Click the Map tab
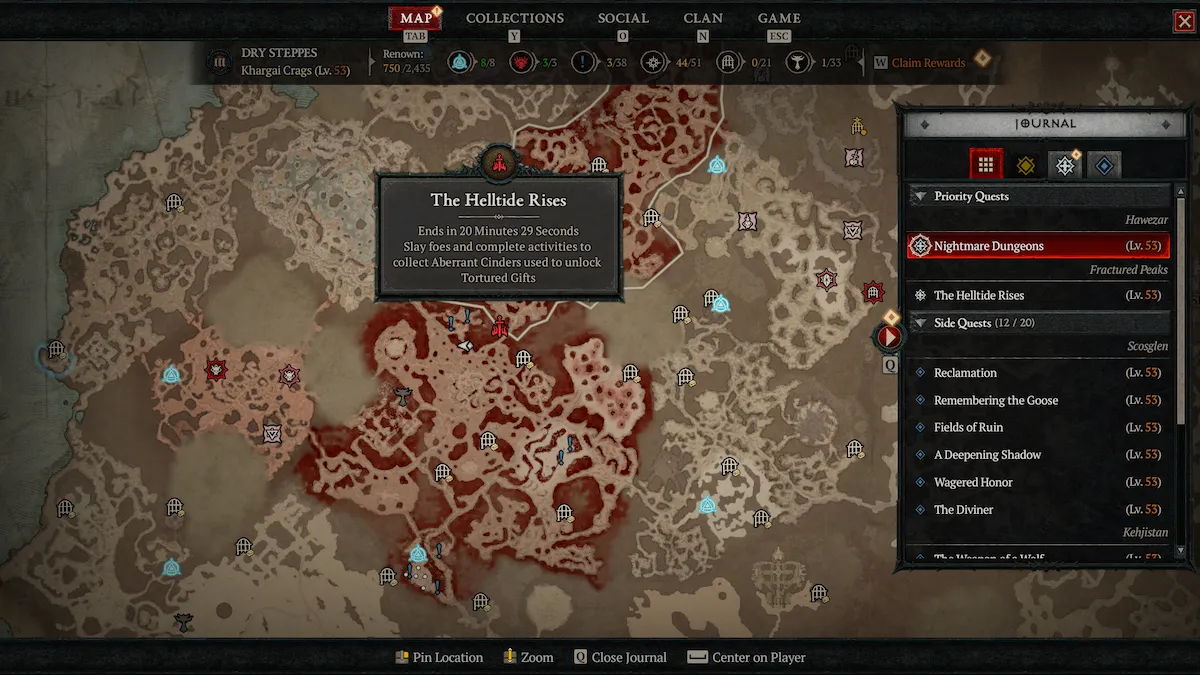The image size is (1200, 675). (x=415, y=18)
